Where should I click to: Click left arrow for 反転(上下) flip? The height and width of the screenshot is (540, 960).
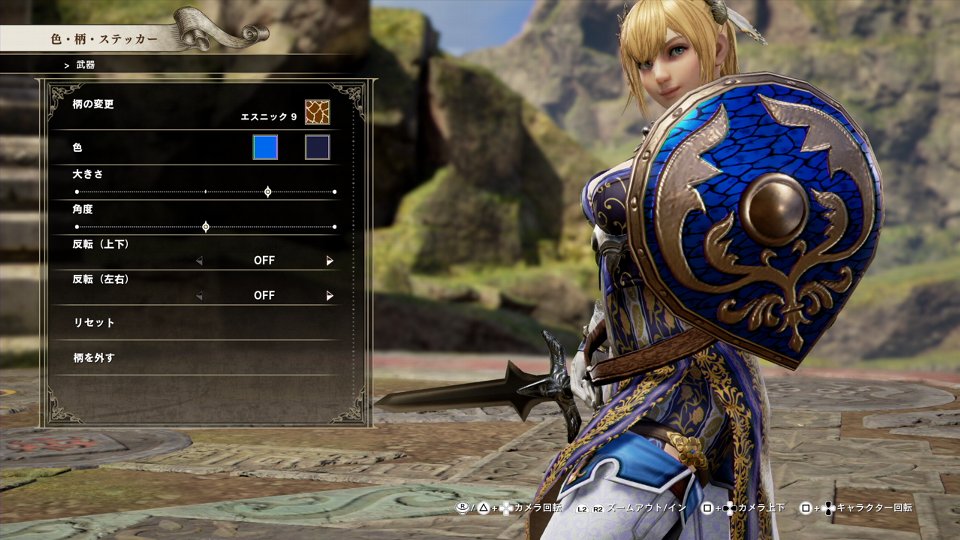[x=199, y=261]
